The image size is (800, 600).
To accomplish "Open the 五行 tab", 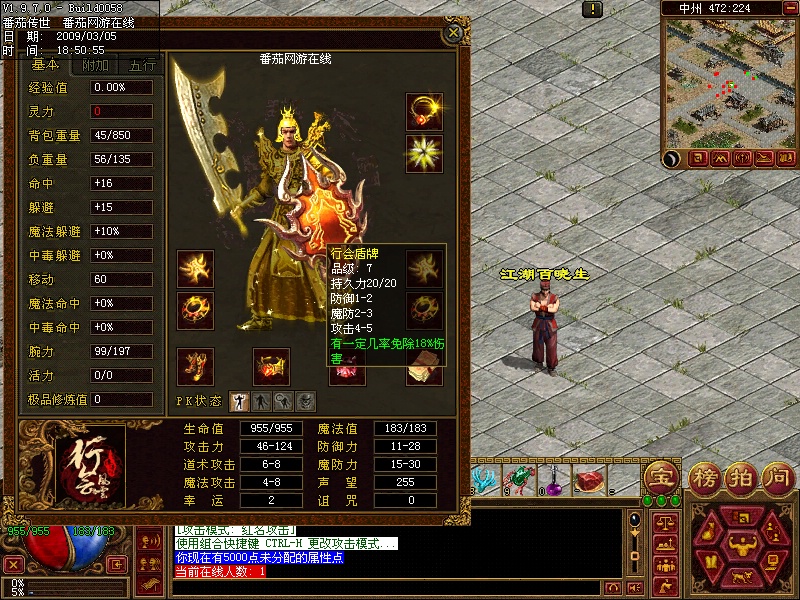I will point(142,66).
